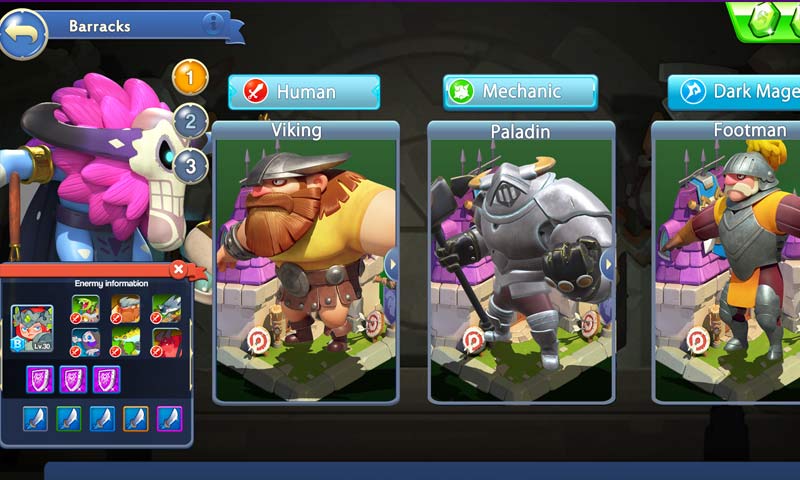Select formation slot number 1

point(190,77)
